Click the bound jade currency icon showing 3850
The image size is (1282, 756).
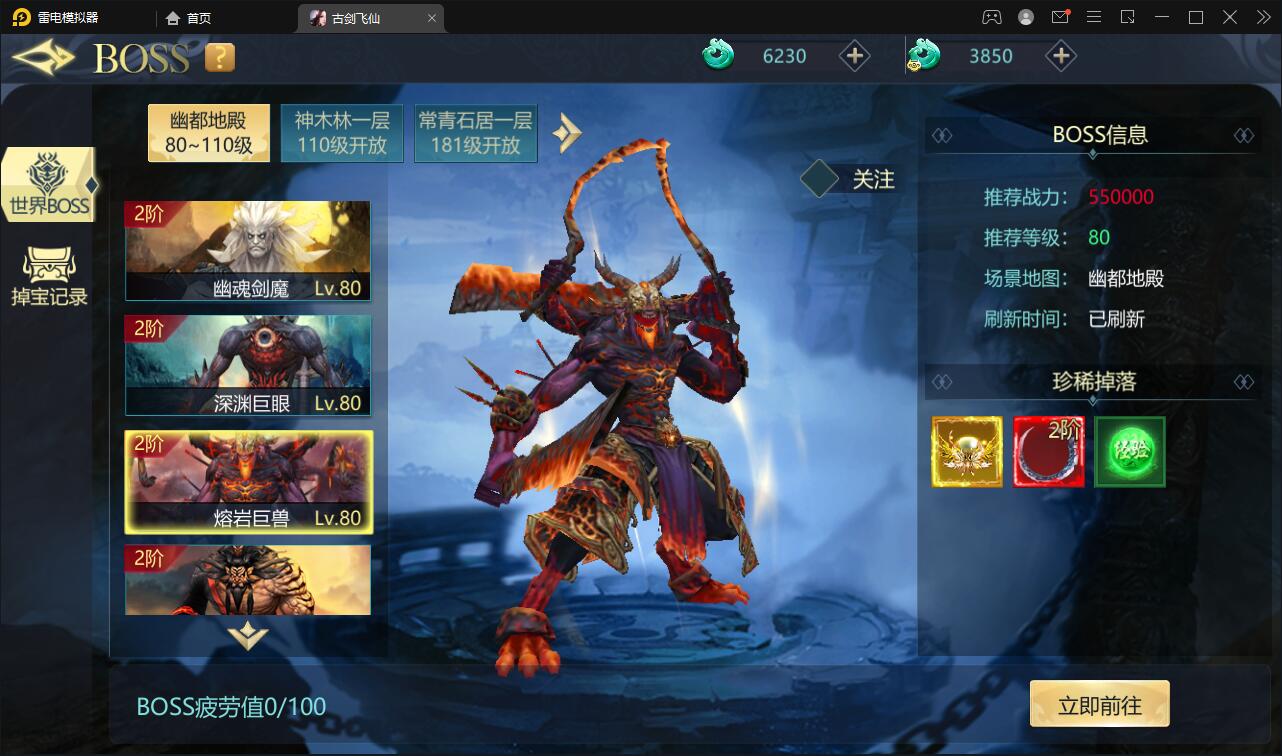pyautogui.click(x=923, y=56)
